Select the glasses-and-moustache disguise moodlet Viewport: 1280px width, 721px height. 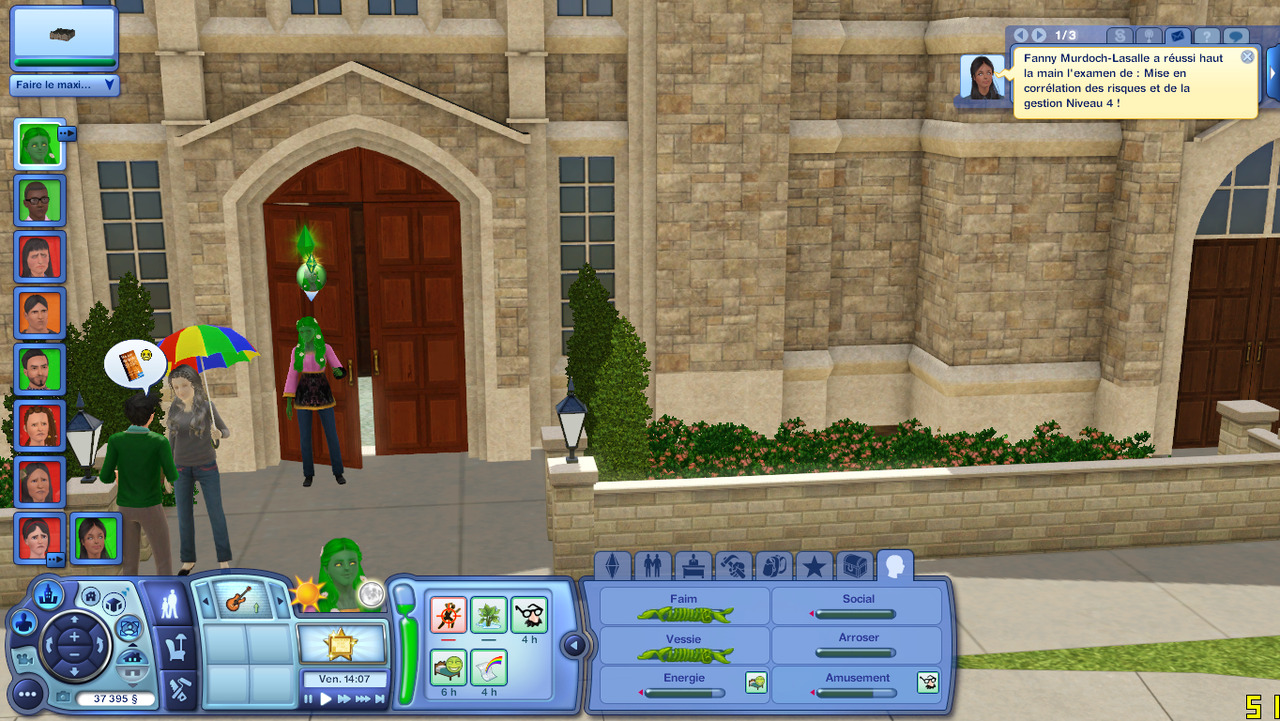[529, 614]
